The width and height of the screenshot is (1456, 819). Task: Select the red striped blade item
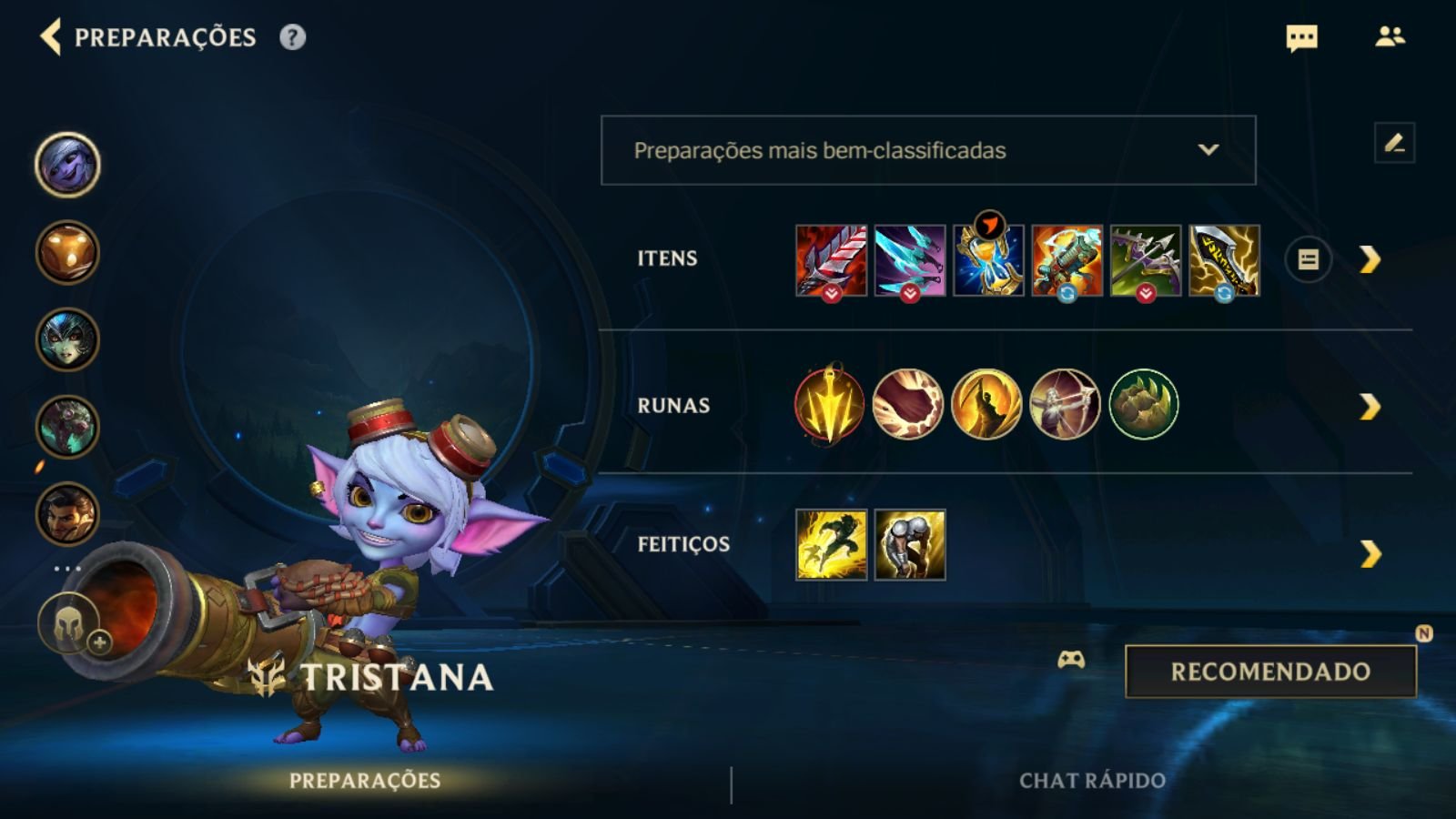tap(831, 260)
